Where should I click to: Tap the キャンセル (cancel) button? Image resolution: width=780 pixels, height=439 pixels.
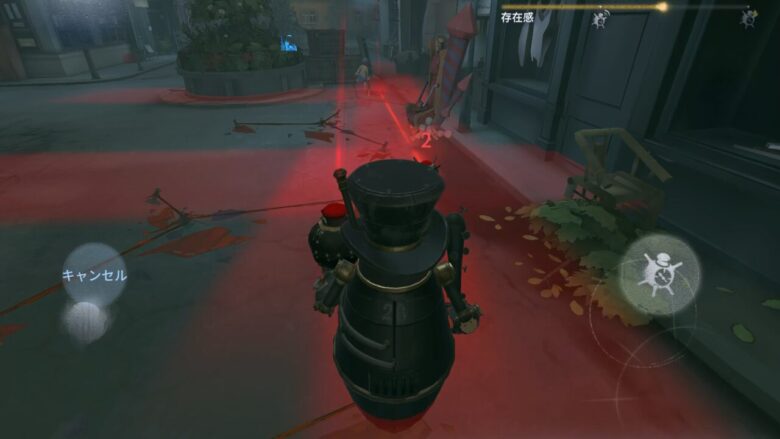[x=94, y=275]
